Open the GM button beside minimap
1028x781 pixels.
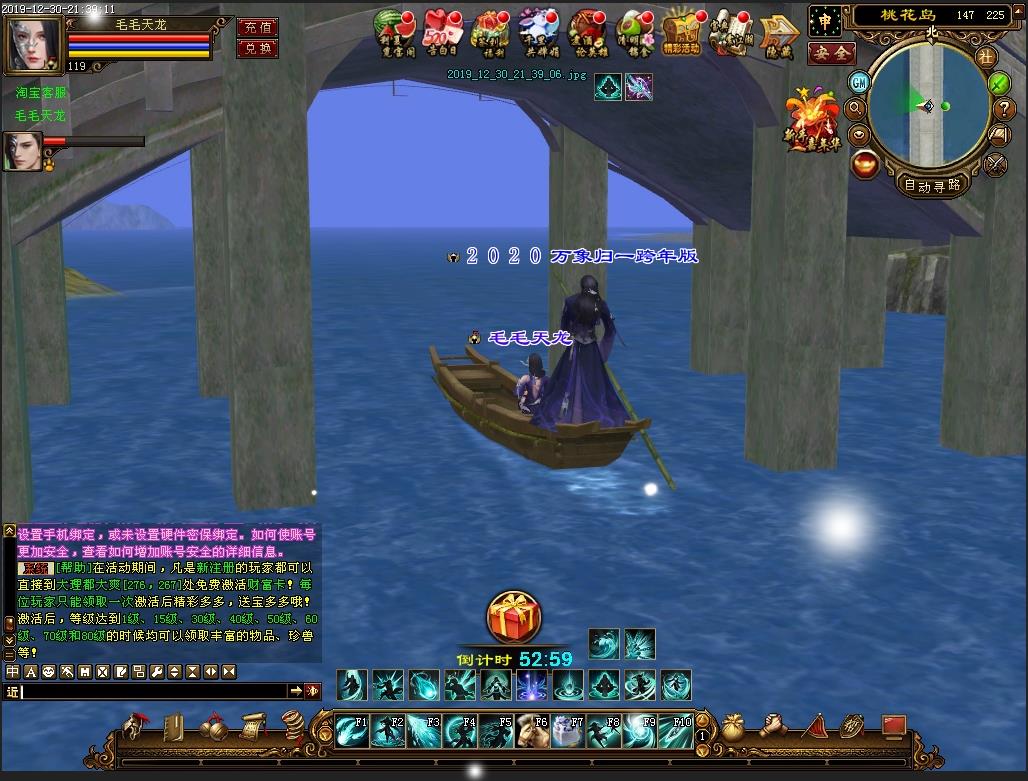point(859,82)
